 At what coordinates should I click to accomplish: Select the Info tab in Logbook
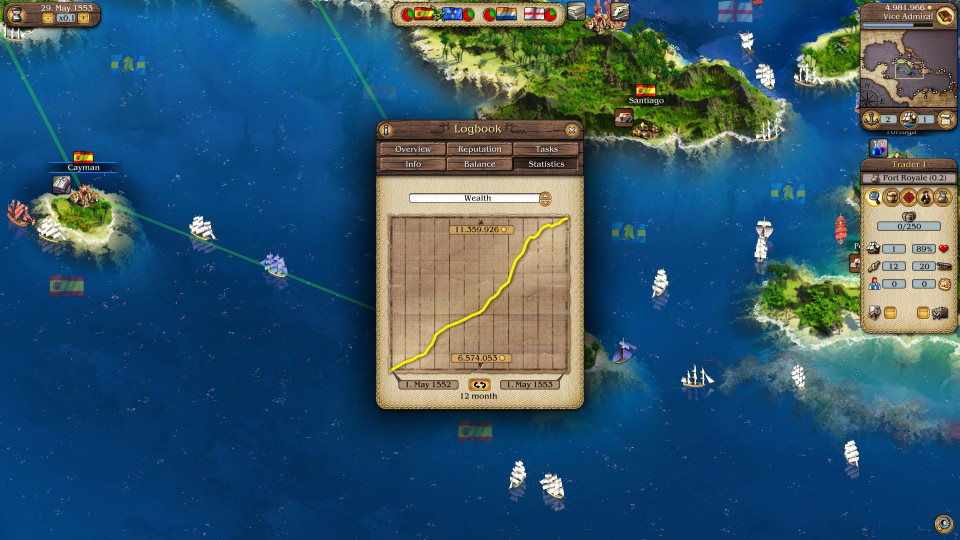click(x=413, y=164)
